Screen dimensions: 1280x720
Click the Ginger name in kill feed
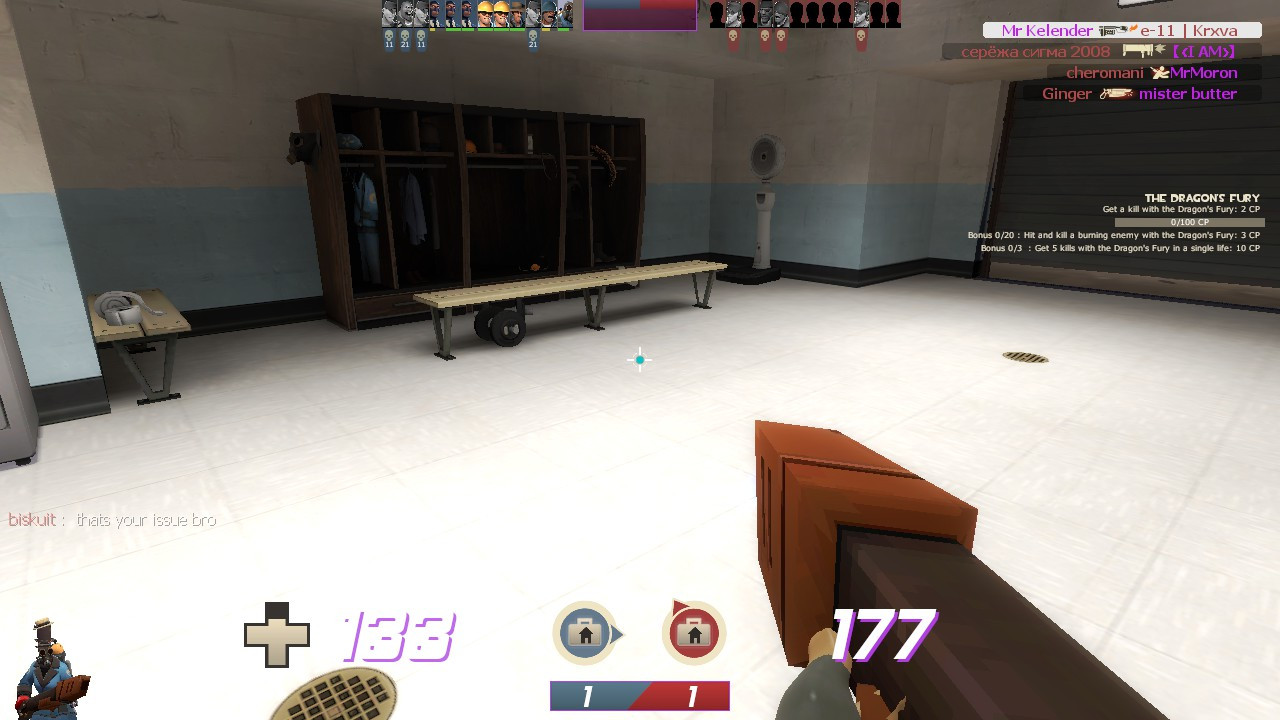coord(1066,93)
